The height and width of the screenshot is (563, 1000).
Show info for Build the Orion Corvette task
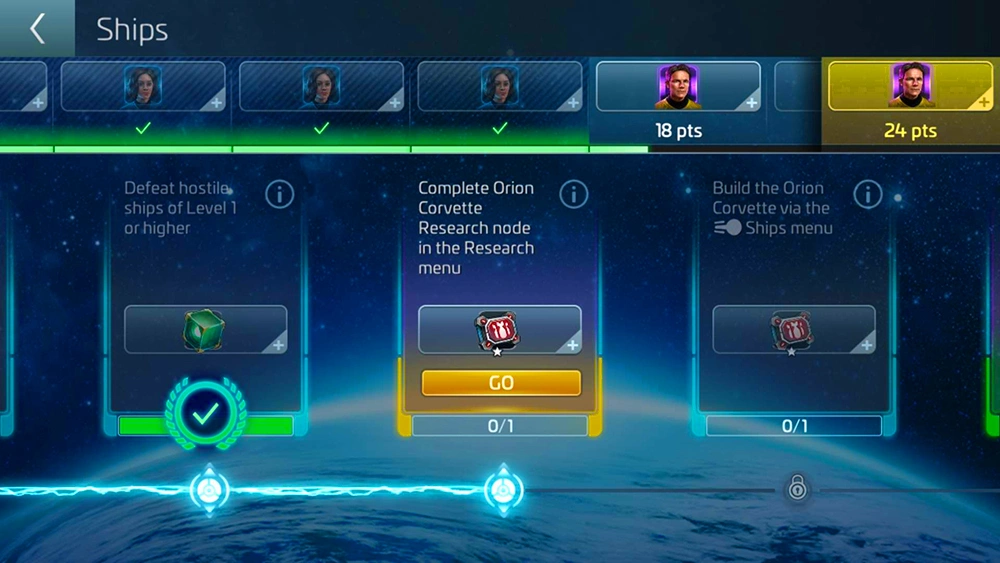[867, 194]
